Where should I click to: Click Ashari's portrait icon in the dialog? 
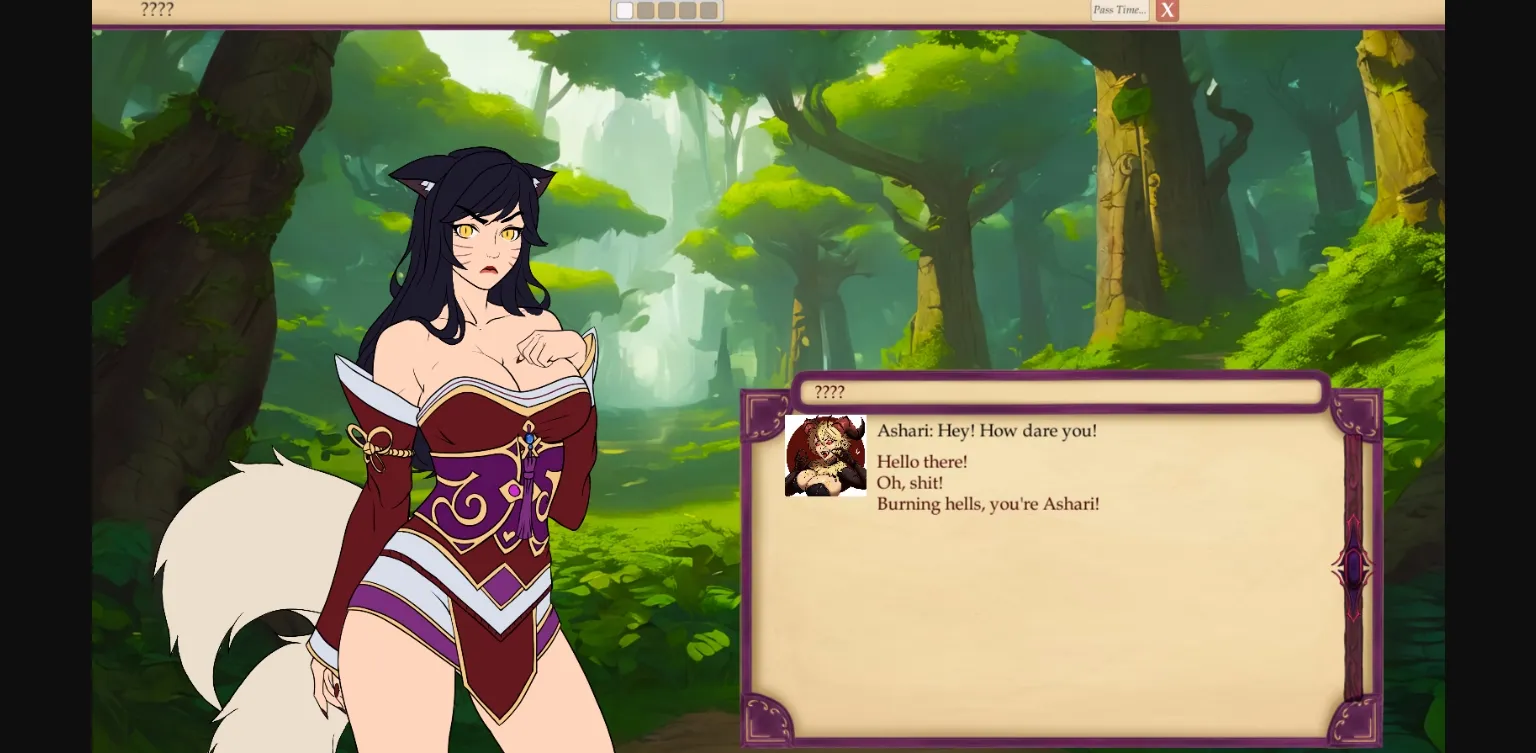point(825,455)
